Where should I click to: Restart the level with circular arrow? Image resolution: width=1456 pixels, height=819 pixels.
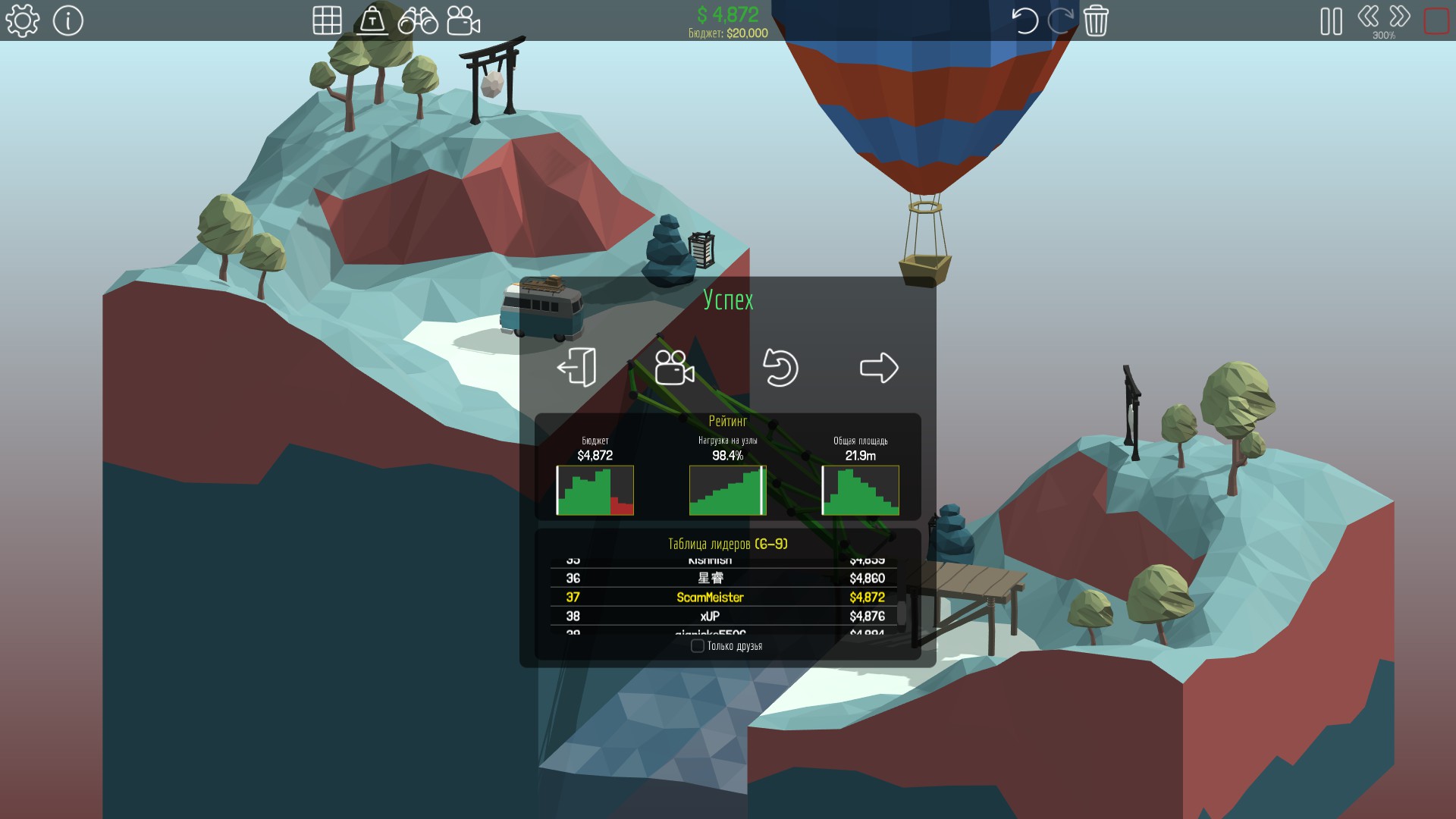click(780, 368)
